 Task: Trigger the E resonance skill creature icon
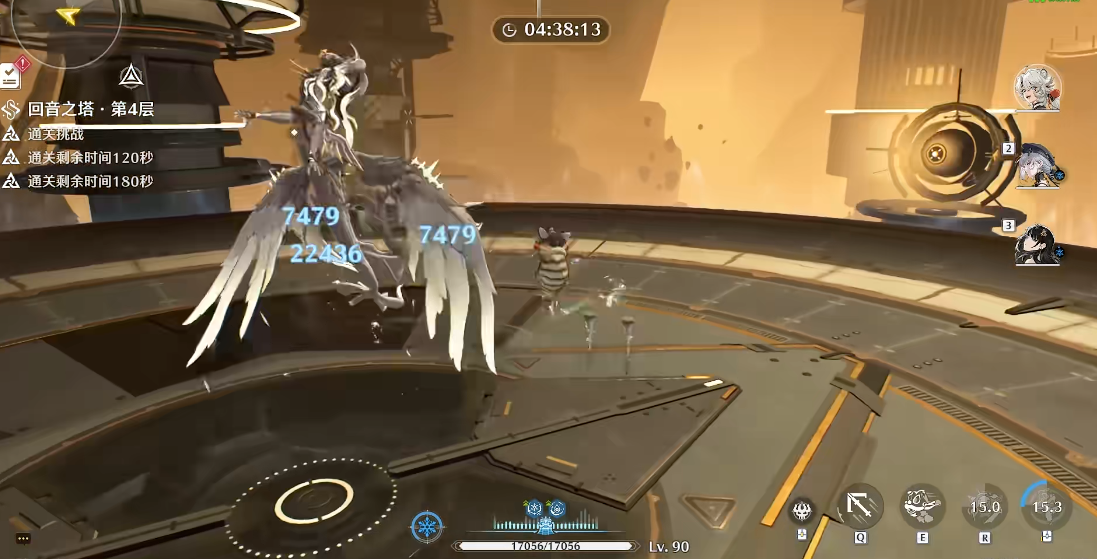tap(922, 506)
